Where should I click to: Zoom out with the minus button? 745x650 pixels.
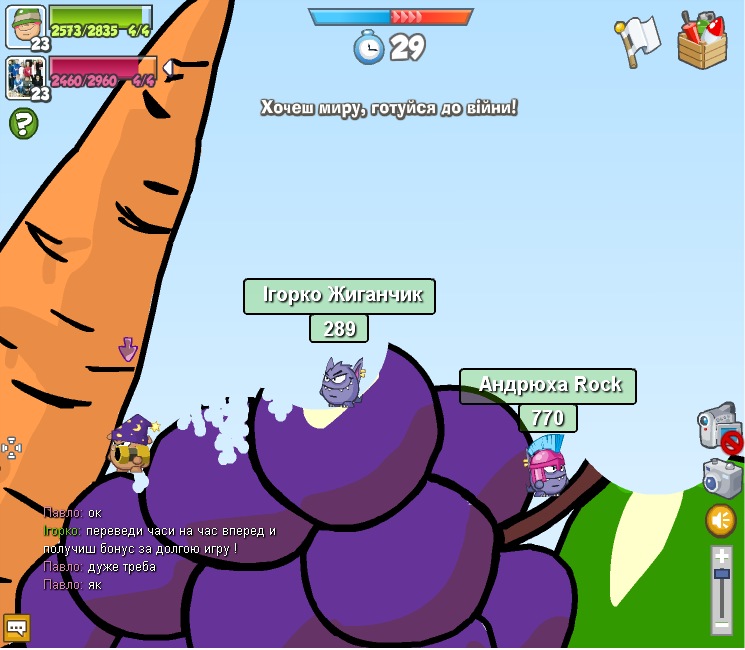[722, 624]
